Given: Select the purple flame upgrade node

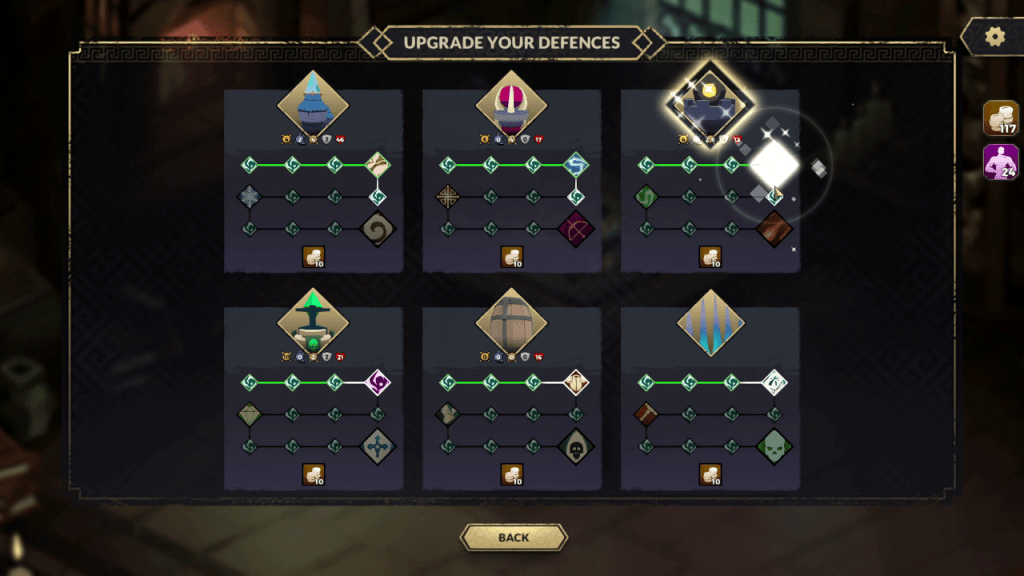Looking at the screenshot, I should coord(378,382).
